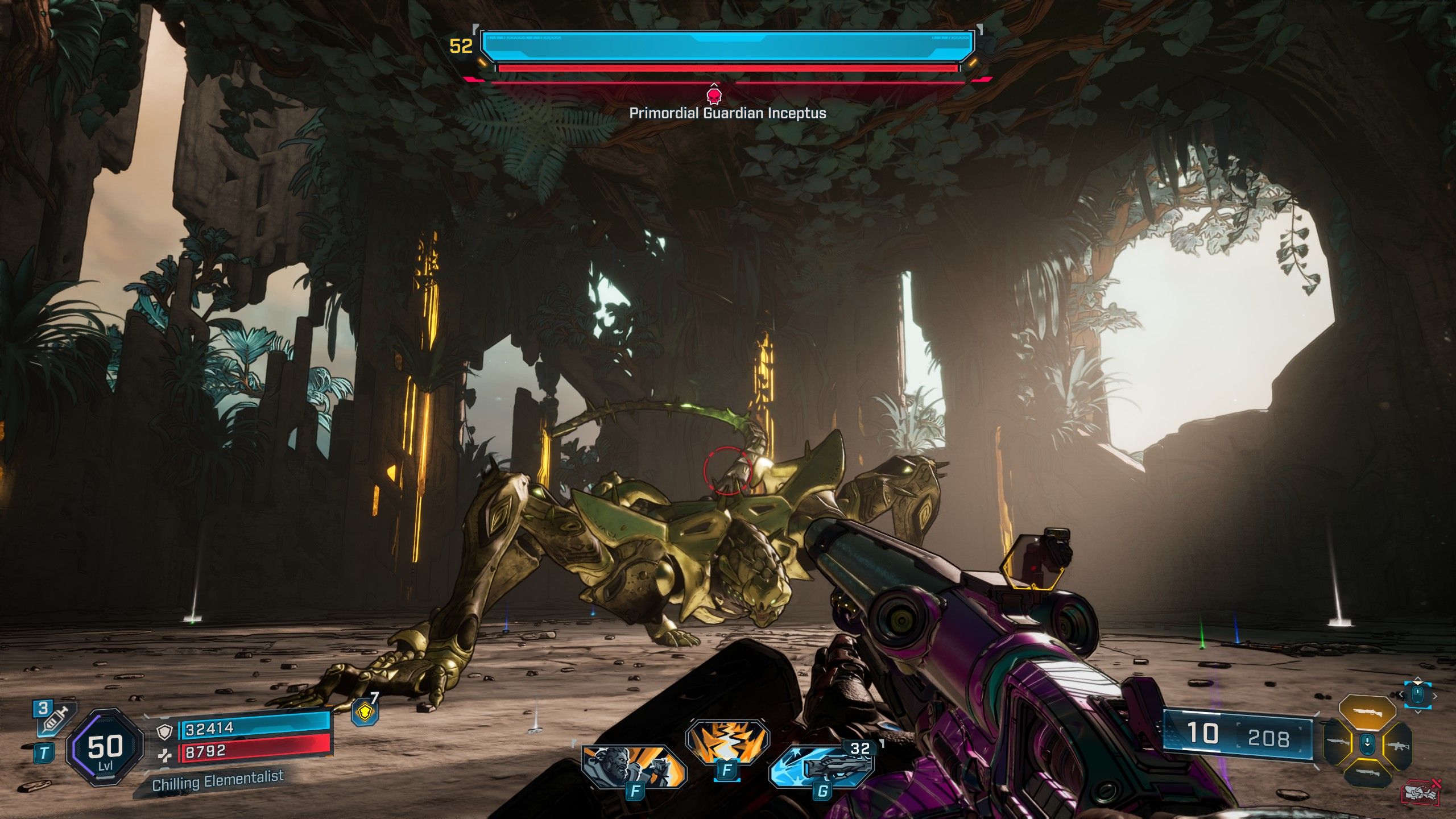Select the highlighted orange shotgun slot
Image resolution: width=1456 pixels, height=819 pixels.
coord(1367,713)
